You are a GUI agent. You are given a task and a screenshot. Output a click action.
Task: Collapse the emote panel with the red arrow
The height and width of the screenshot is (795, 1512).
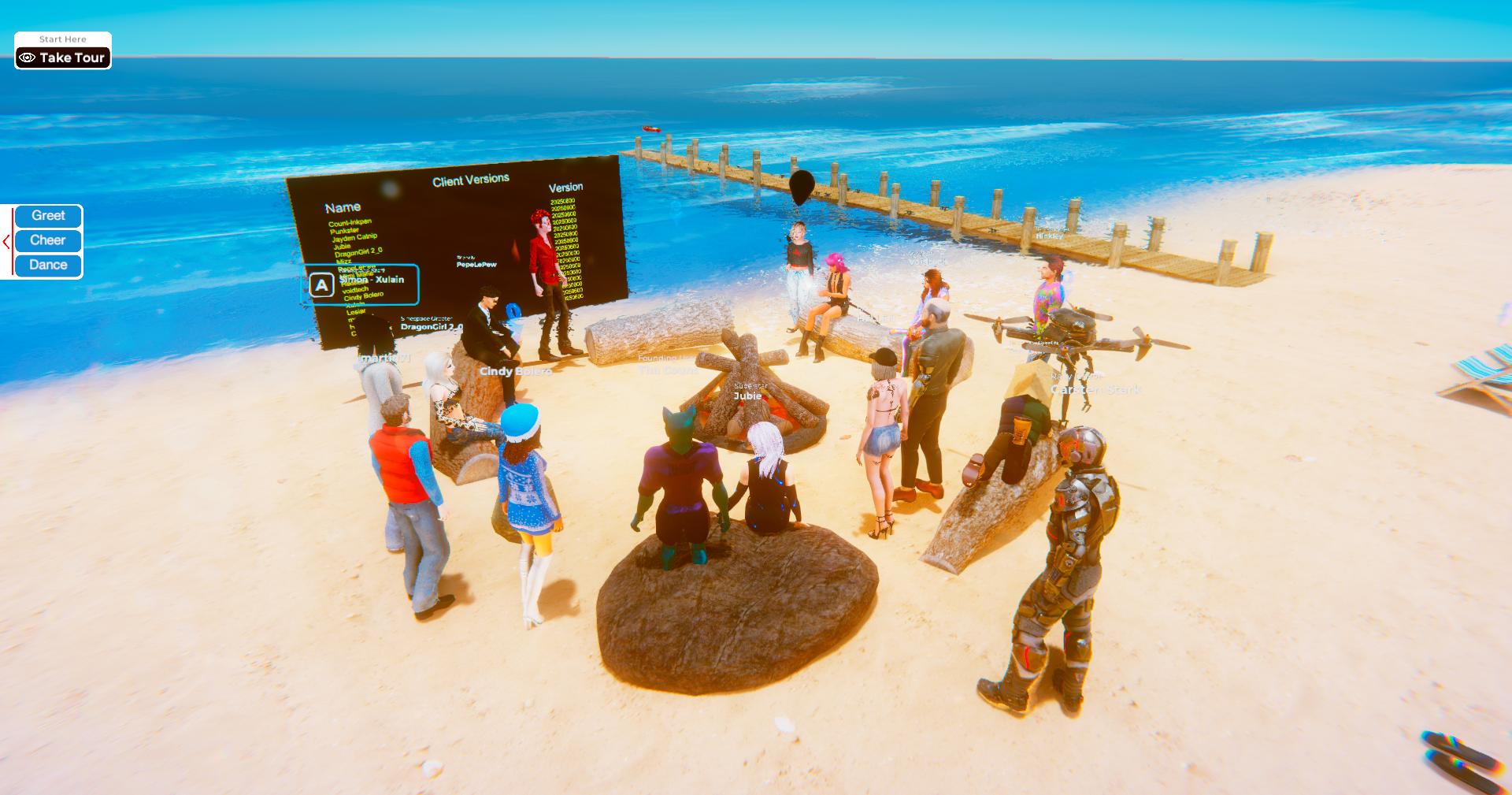tap(6, 242)
